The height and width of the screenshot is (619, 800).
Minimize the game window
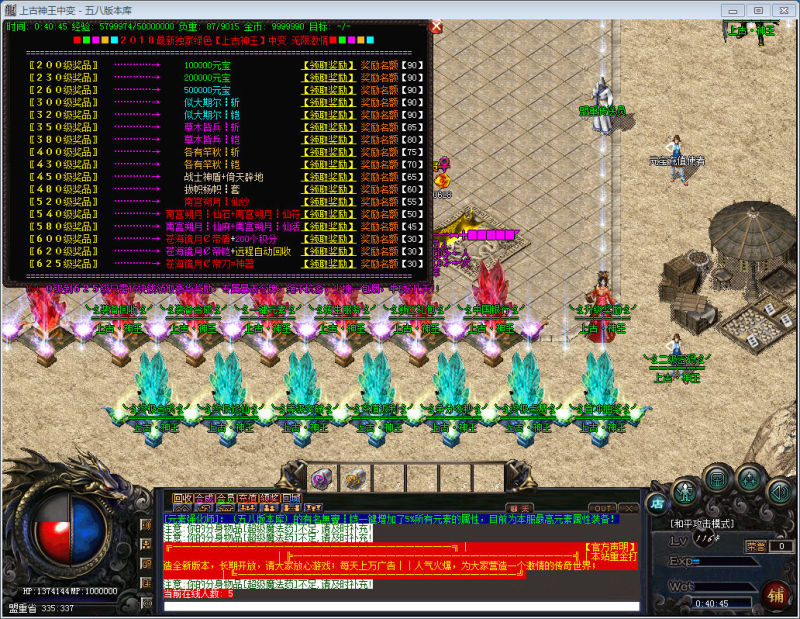pyautogui.click(x=735, y=9)
